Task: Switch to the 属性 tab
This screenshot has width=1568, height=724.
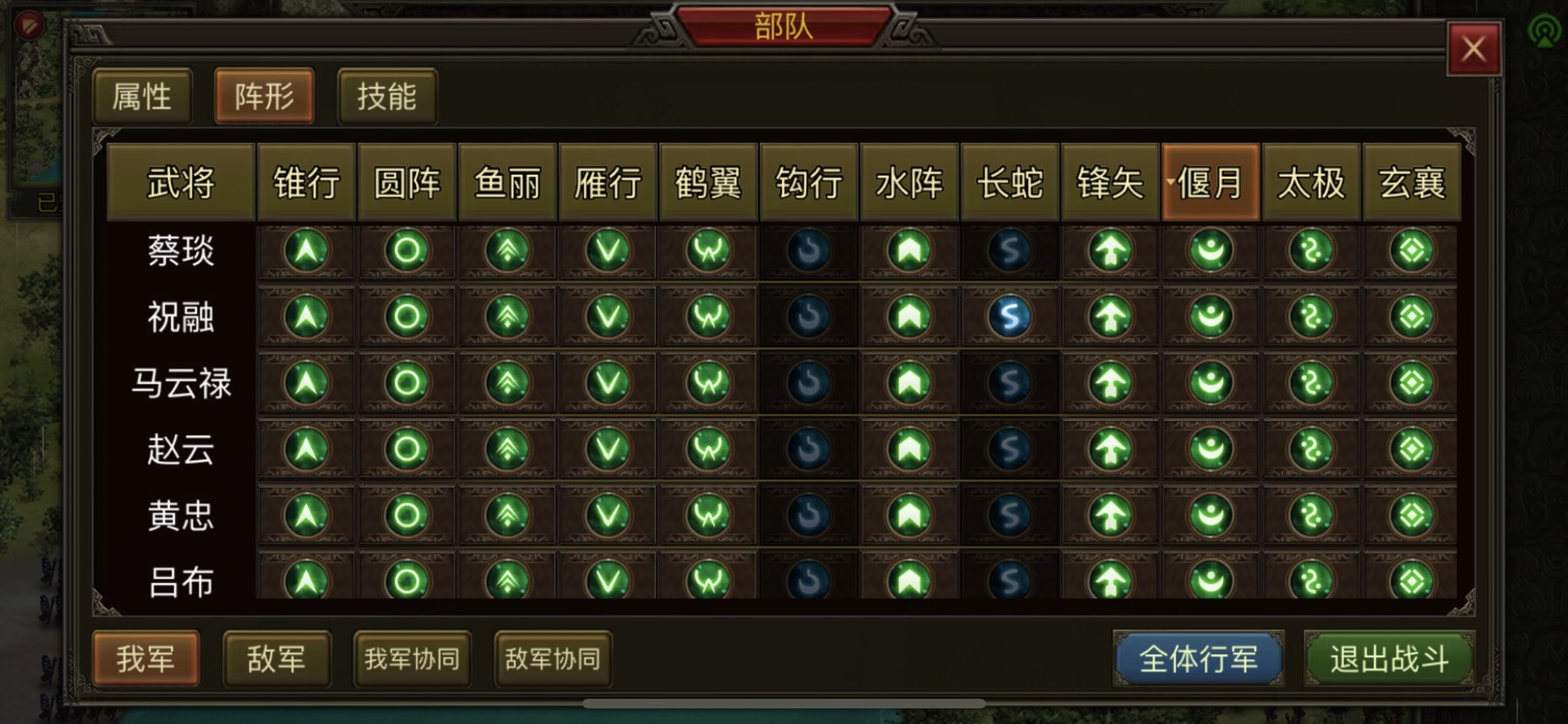Action: click(142, 96)
